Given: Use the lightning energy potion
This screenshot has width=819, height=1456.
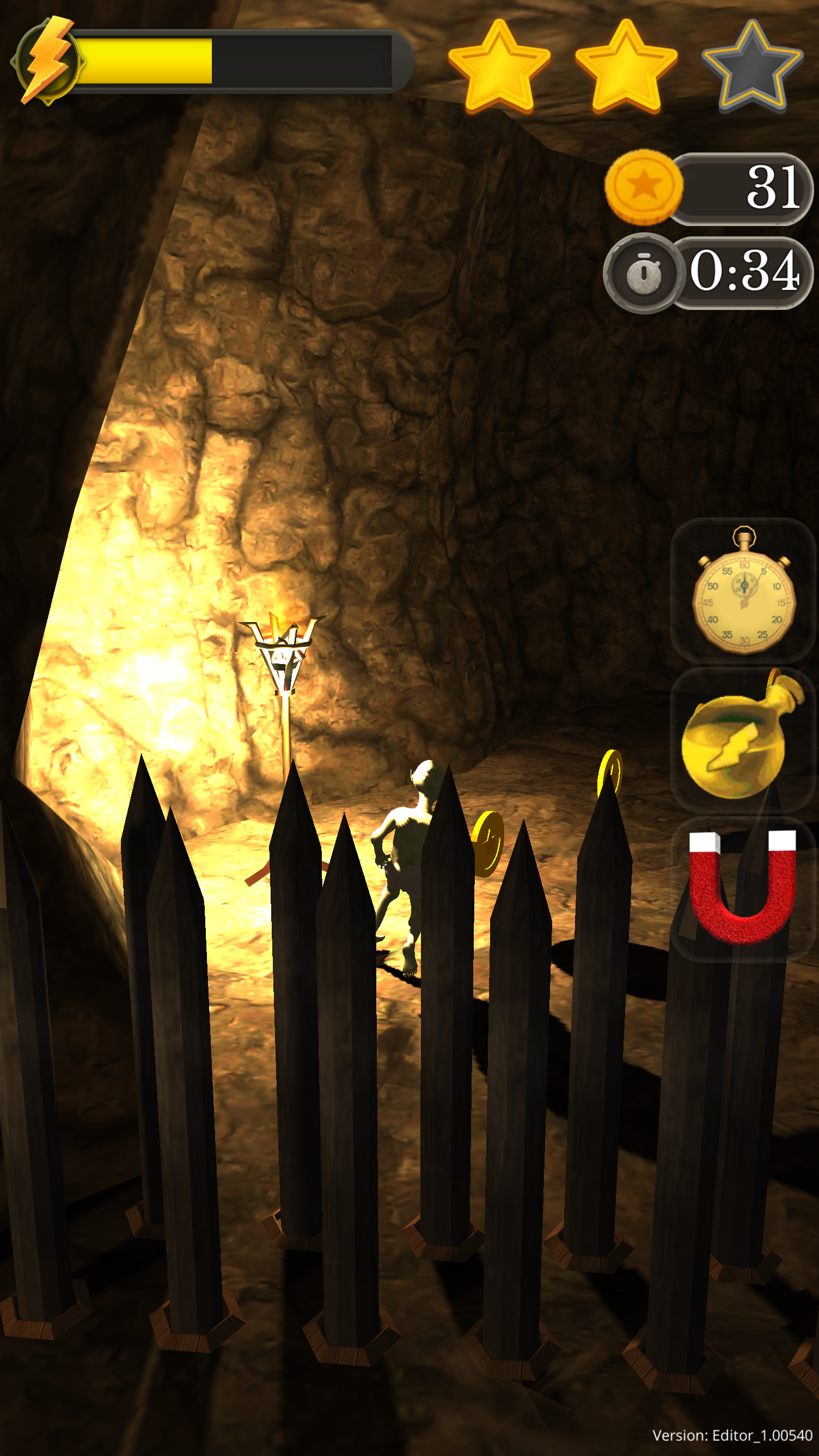Looking at the screenshot, I should pos(742,740).
